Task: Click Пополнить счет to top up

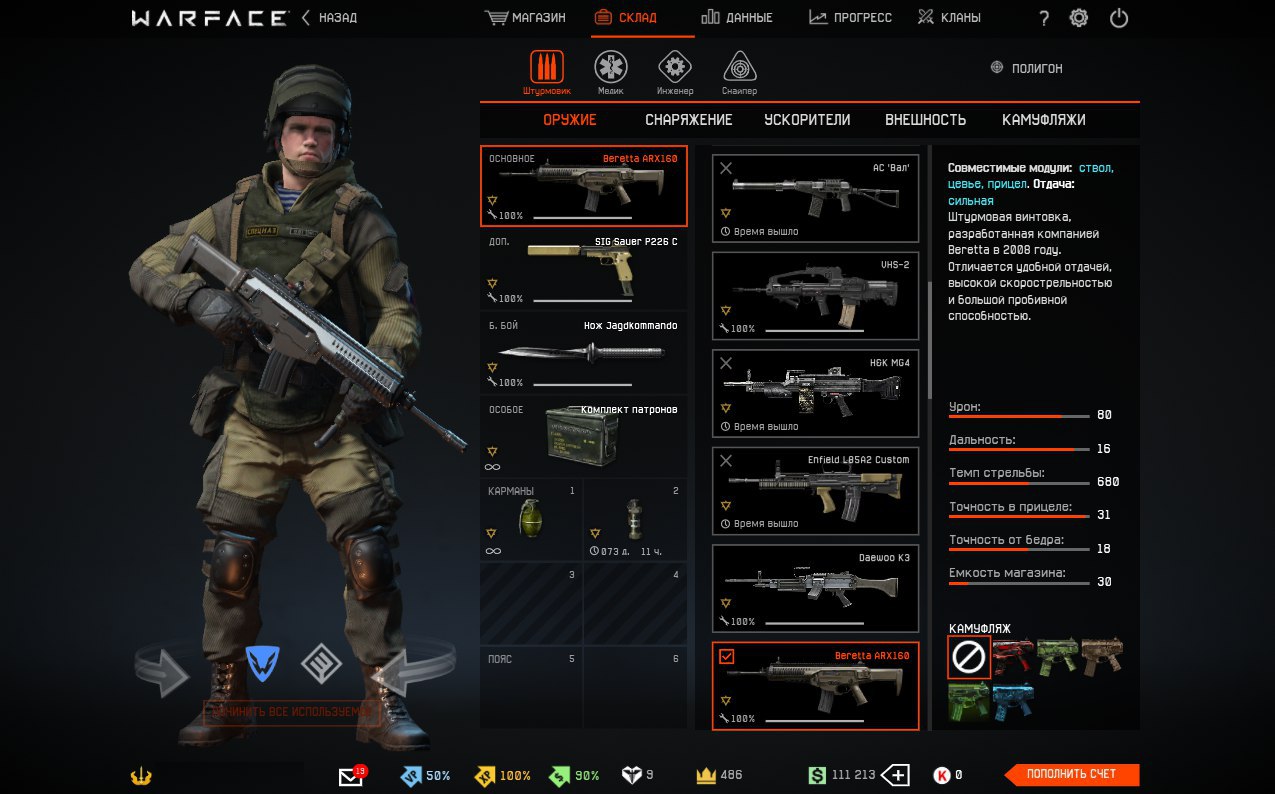Action: (x=1071, y=774)
